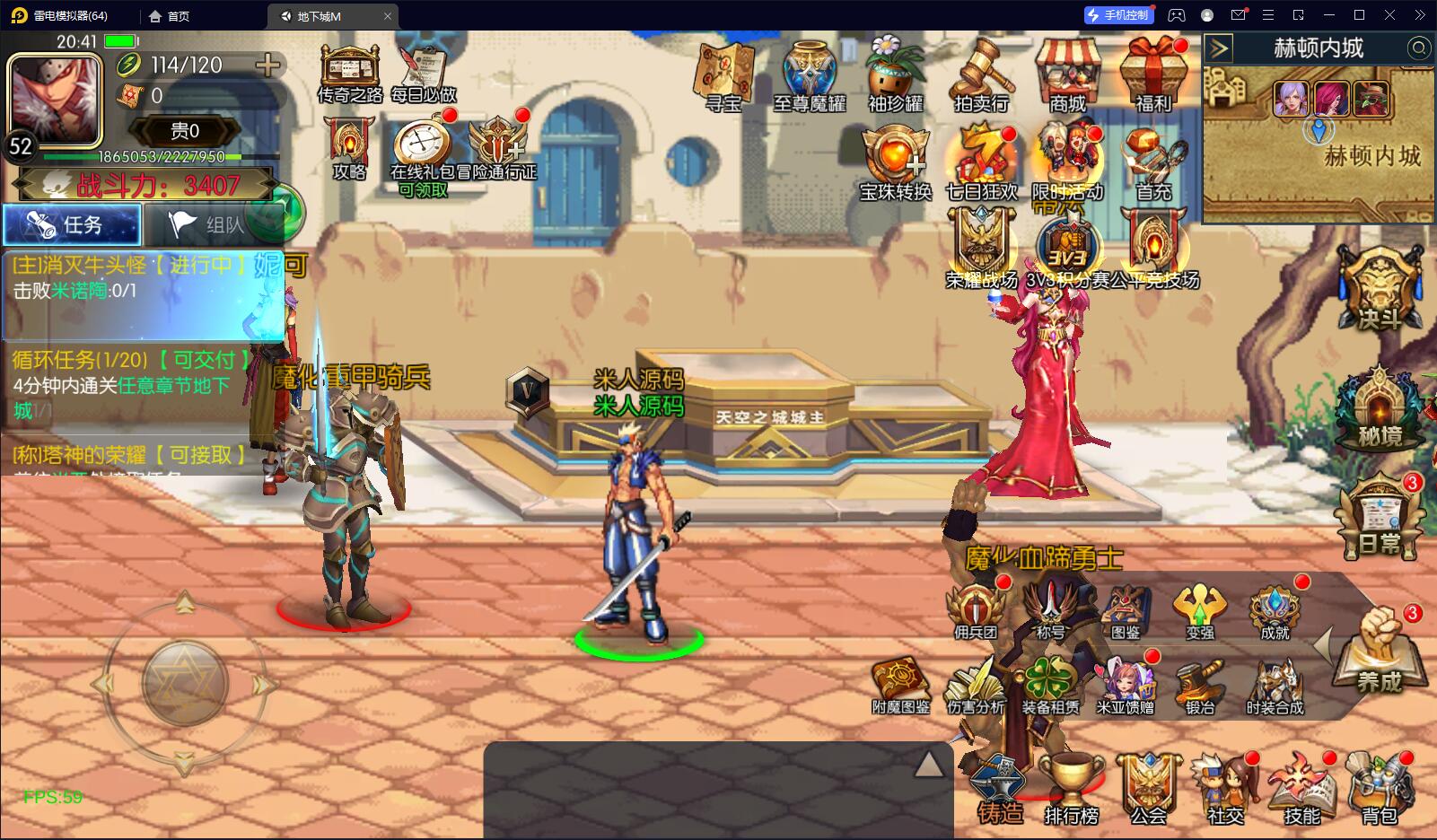The image size is (1437, 840).
Task: Select the 任务 quest tab
Action: [x=72, y=224]
